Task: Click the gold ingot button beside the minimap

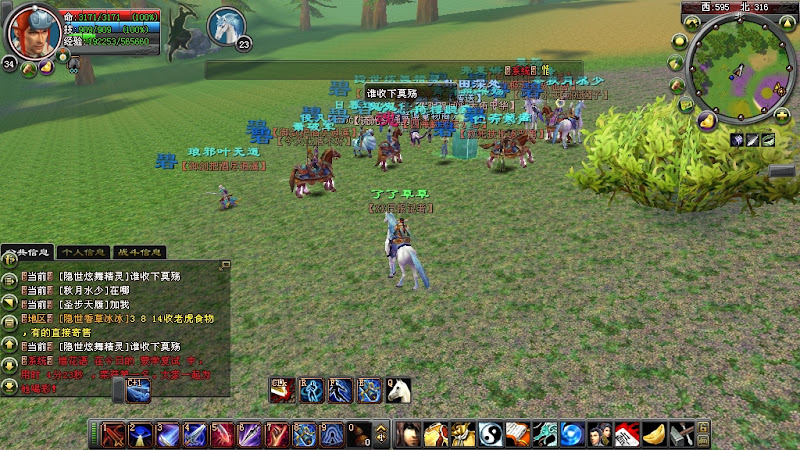Action: click(706, 121)
